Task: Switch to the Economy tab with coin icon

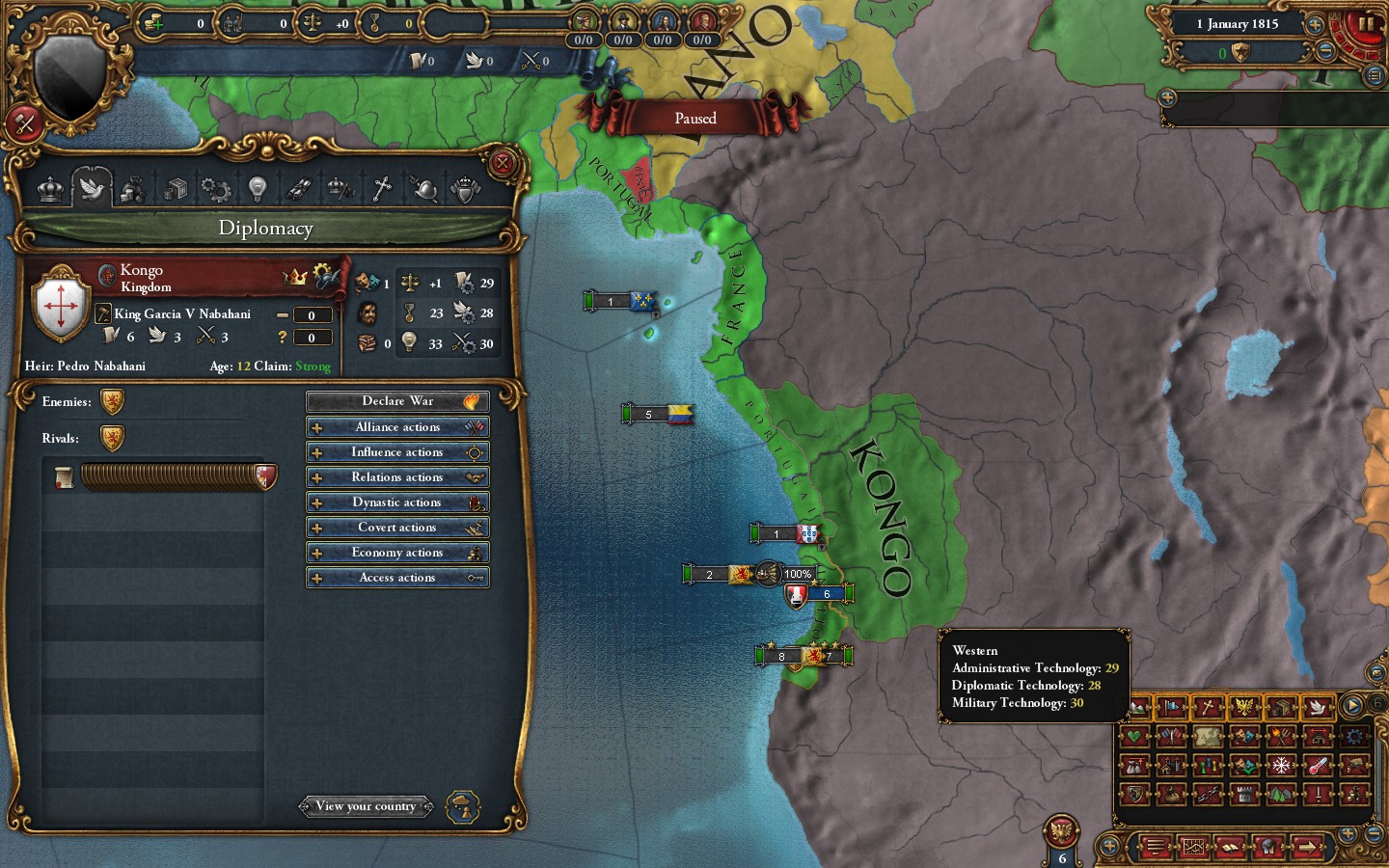Action: tap(133, 189)
